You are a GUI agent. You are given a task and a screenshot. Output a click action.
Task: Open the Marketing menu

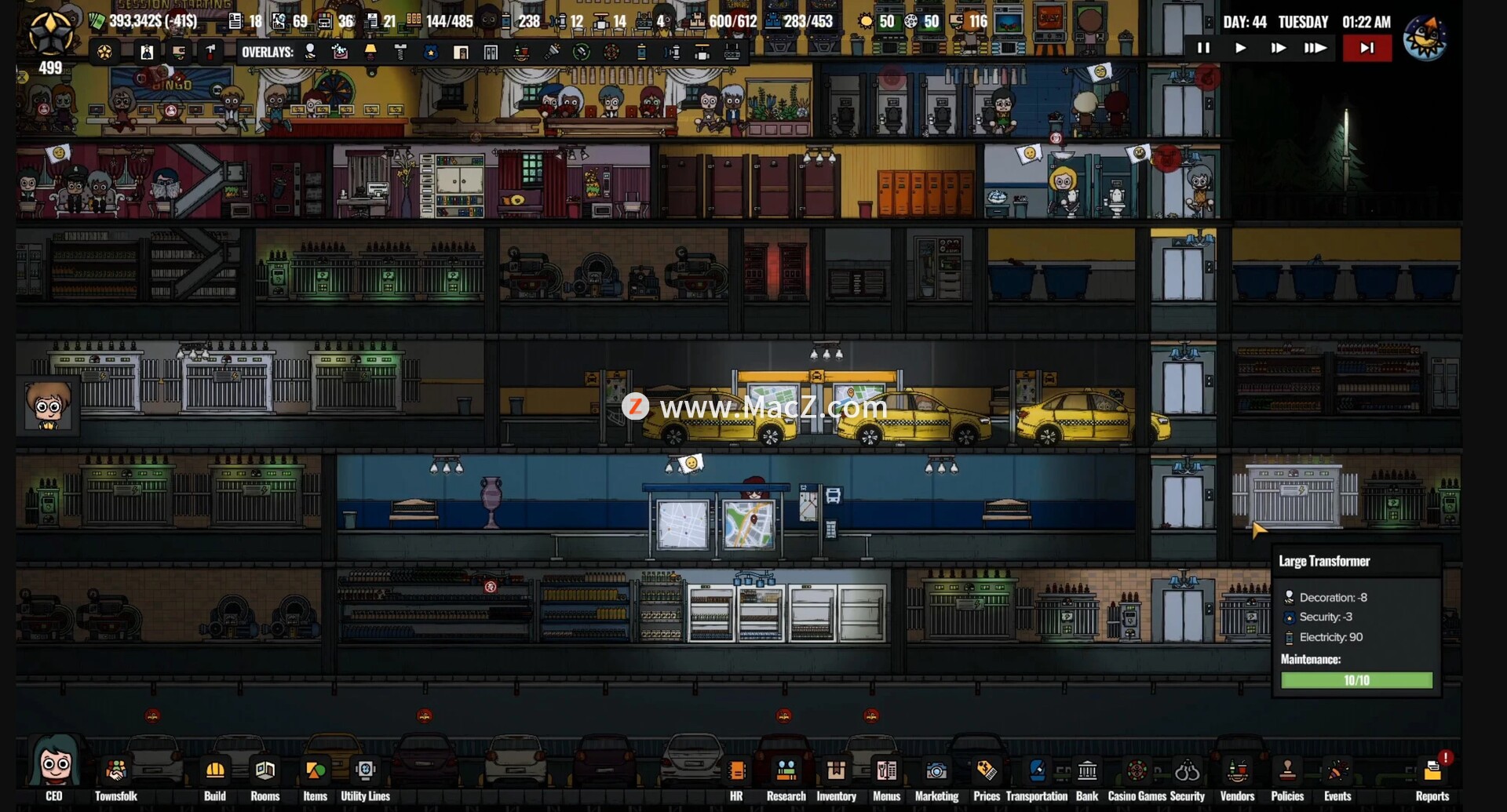click(936, 772)
